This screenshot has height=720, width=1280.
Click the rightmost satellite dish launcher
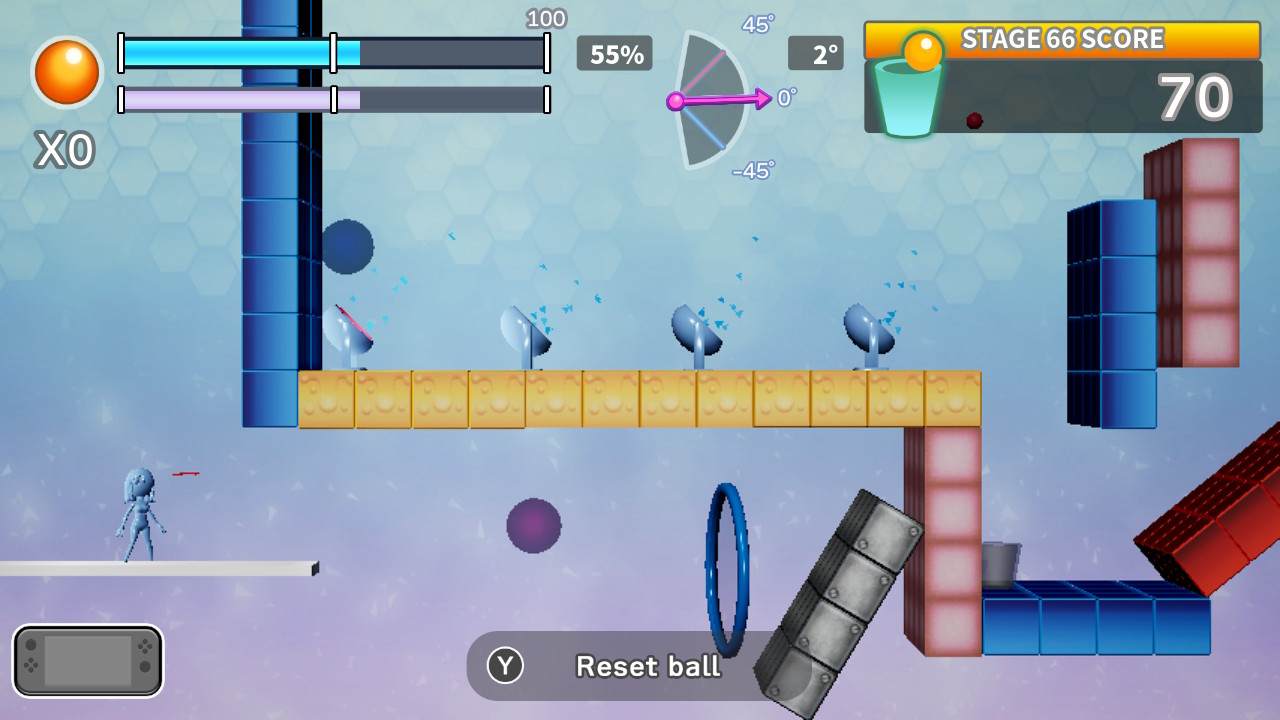point(866,330)
